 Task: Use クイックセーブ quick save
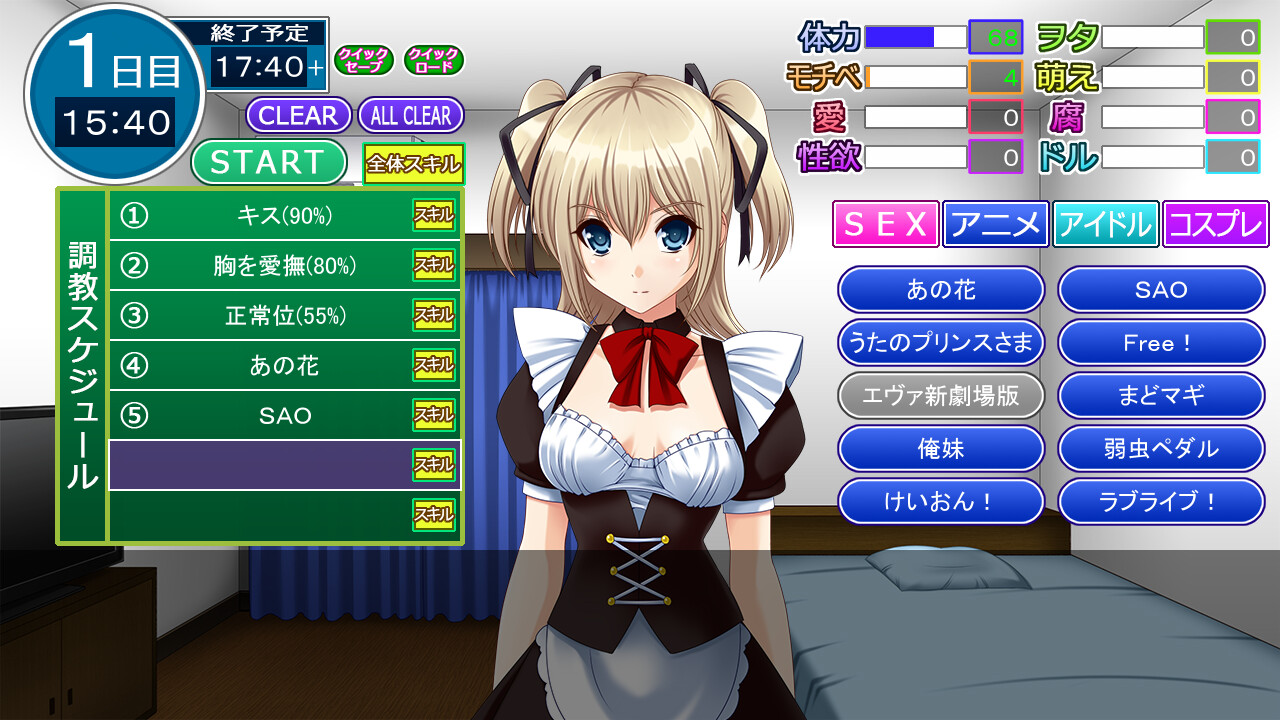[x=362, y=60]
